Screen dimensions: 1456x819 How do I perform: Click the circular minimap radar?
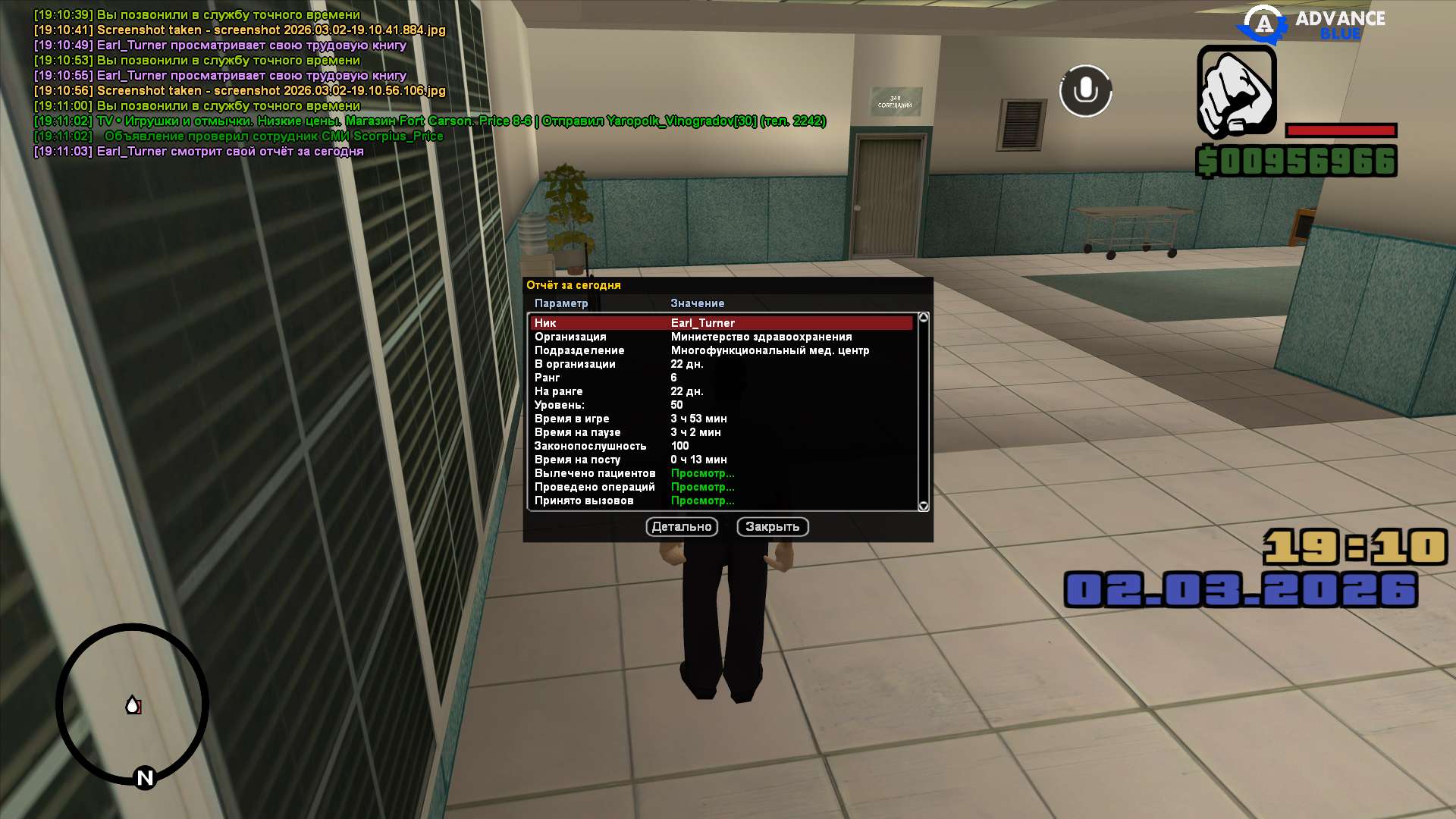(133, 704)
